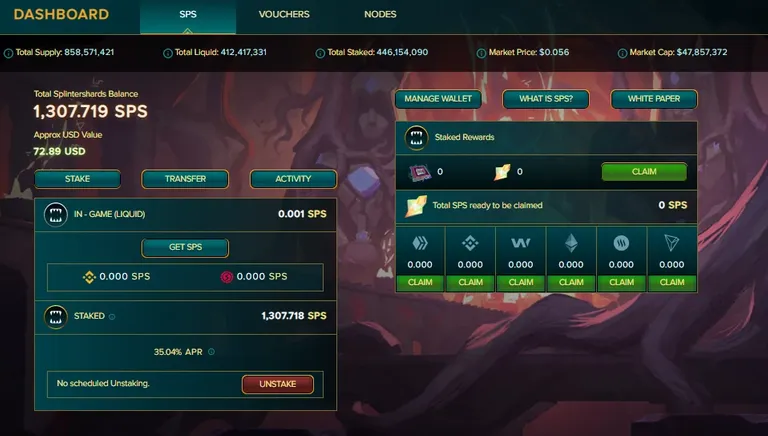Open Manage Wallet

437,99
